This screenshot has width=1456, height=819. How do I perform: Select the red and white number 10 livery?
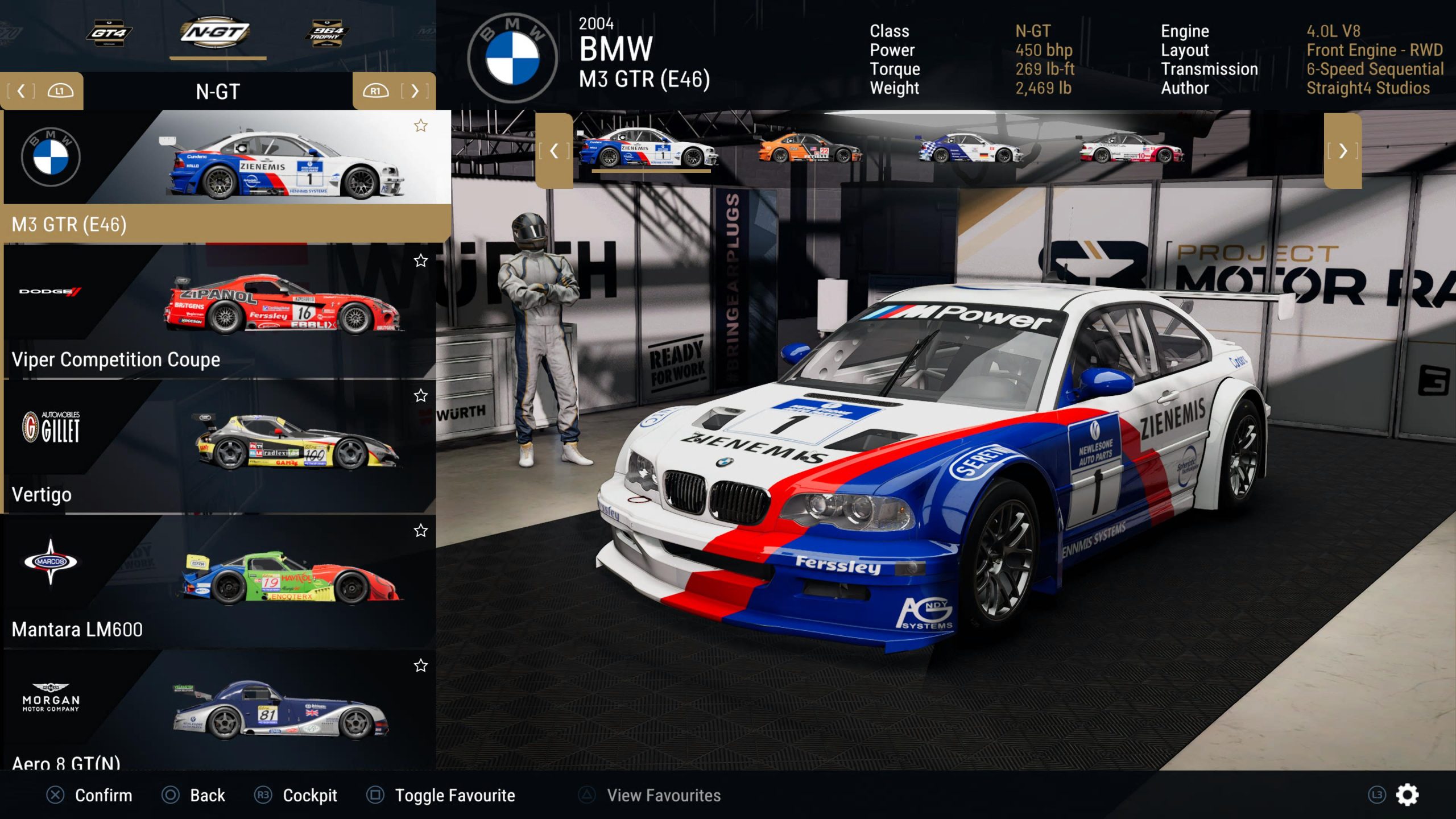[x=1132, y=149]
